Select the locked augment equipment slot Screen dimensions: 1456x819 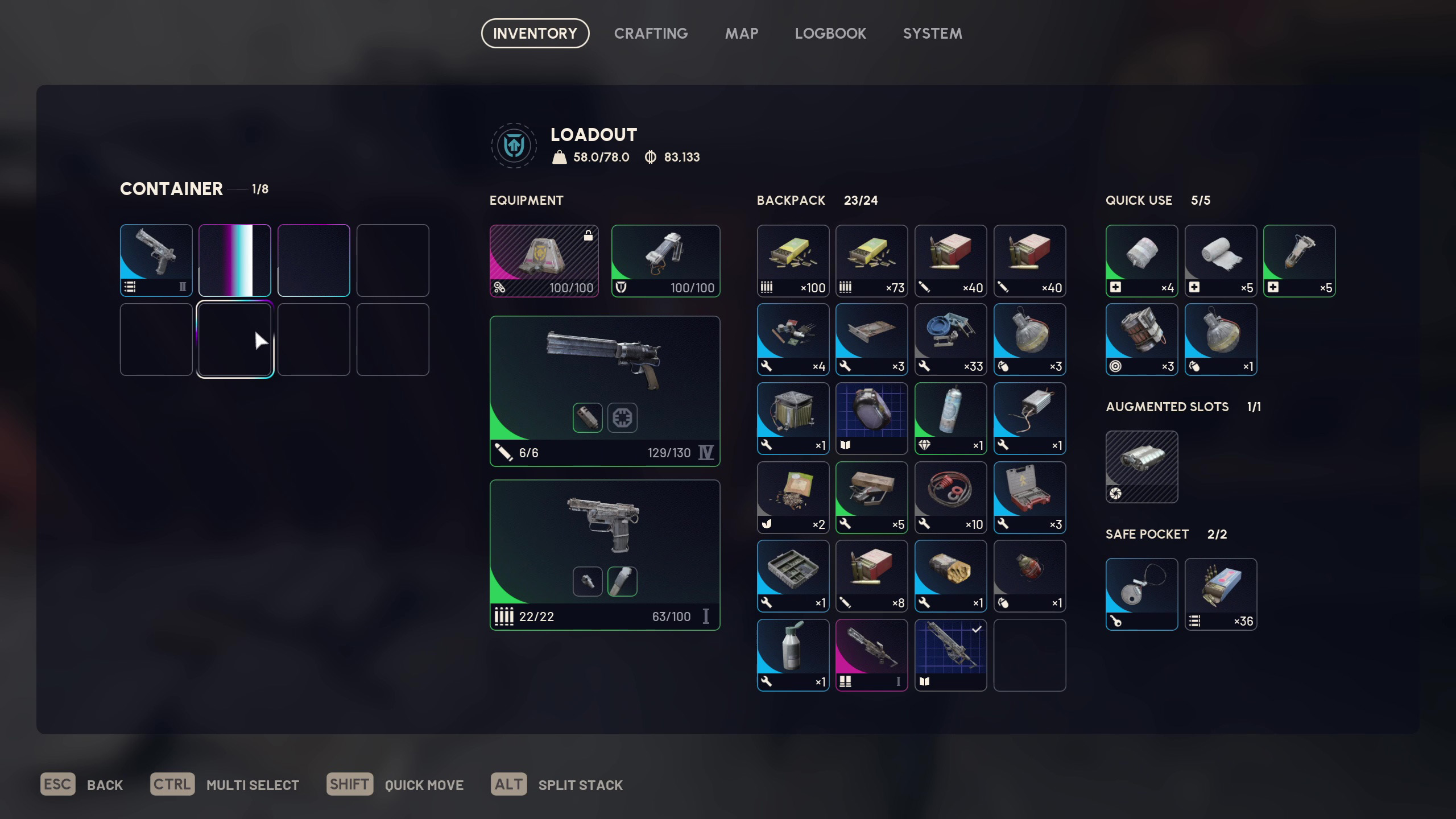(544, 260)
